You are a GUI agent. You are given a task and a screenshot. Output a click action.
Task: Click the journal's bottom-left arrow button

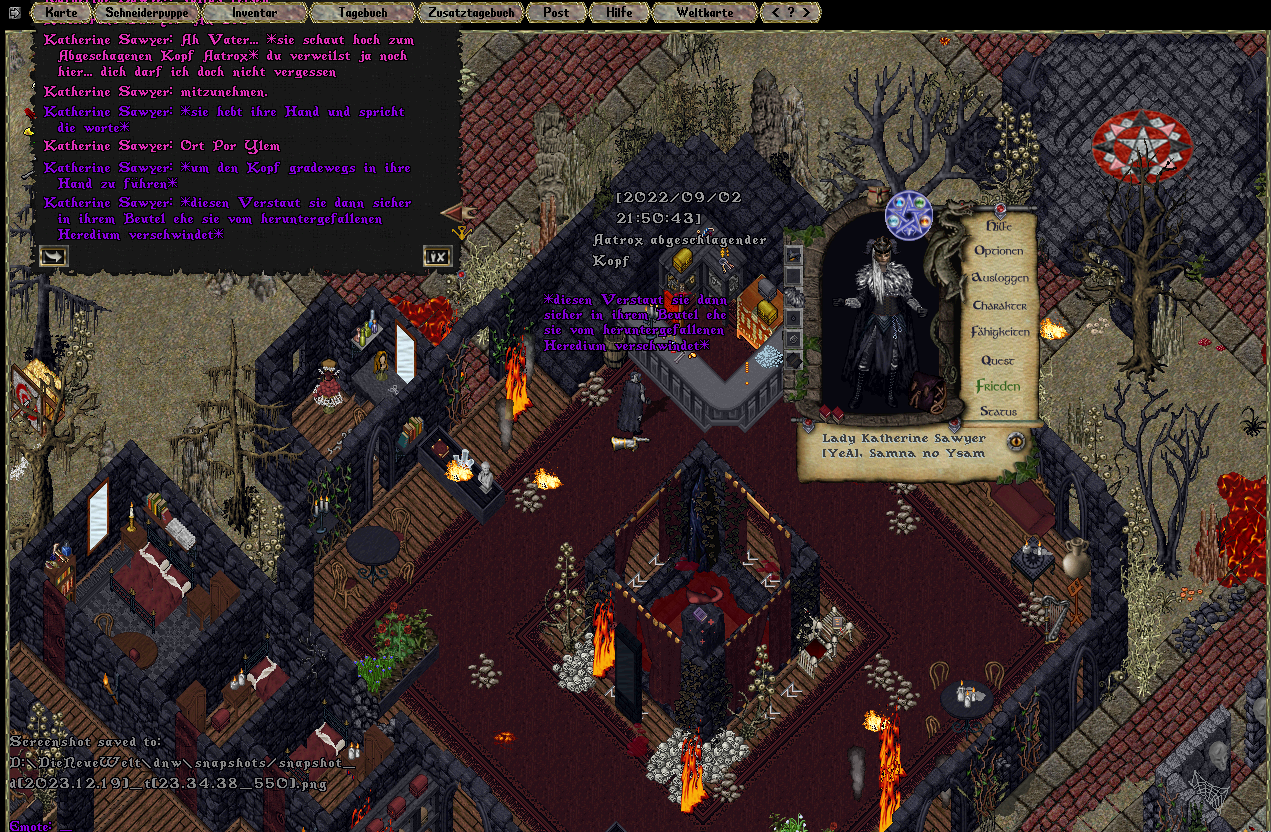coord(54,257)
